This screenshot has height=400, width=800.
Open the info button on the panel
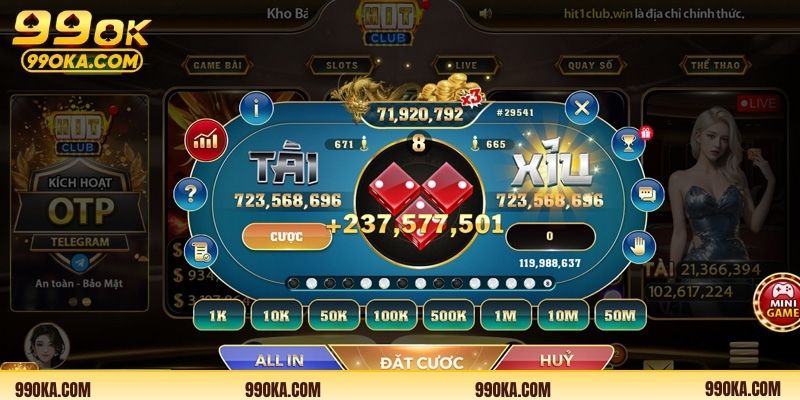[259, 106]
